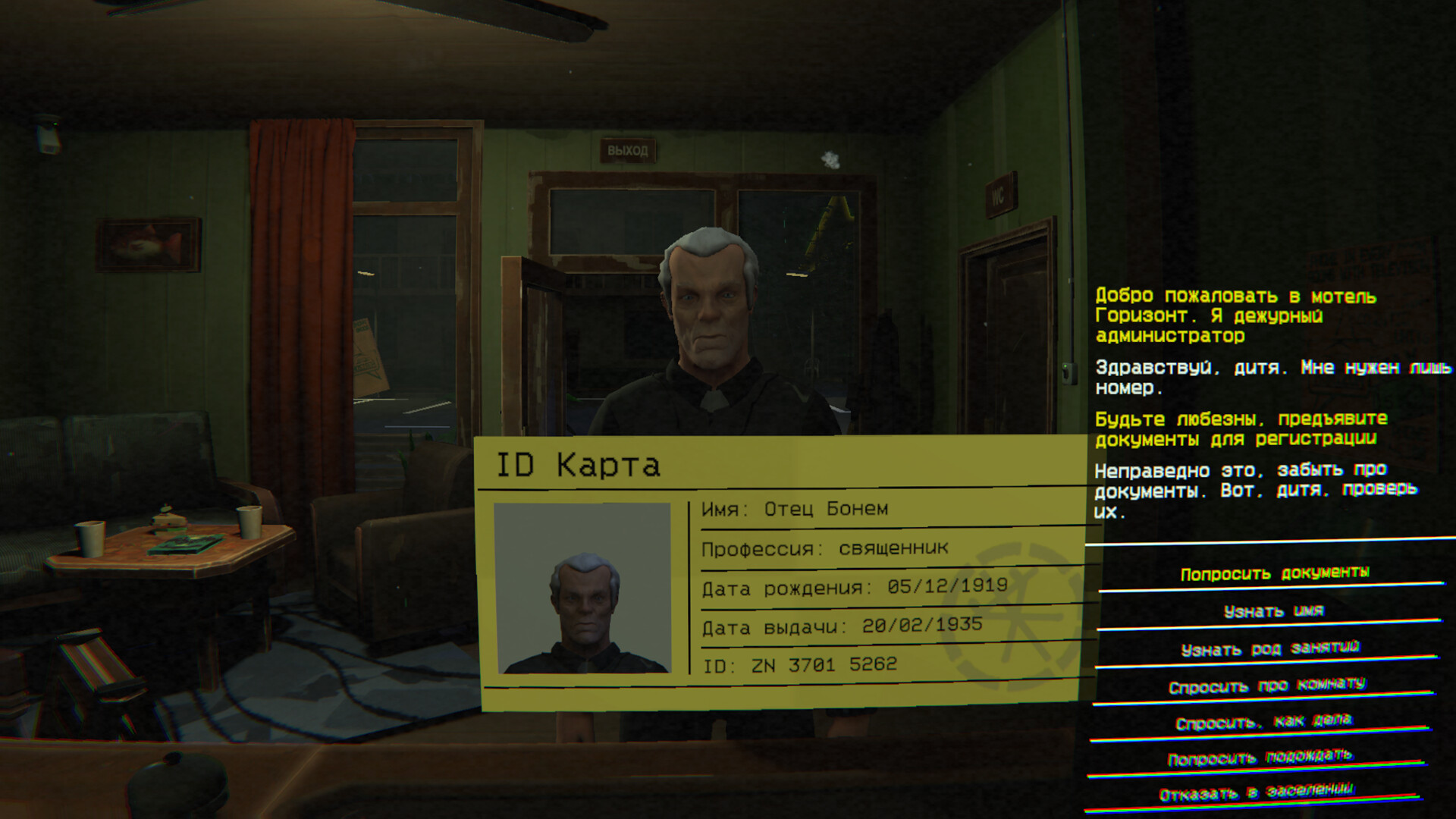Ask about occupation with 'Узнать род занятий'
The image size is (1456, 819).
tap(1270, 648)
